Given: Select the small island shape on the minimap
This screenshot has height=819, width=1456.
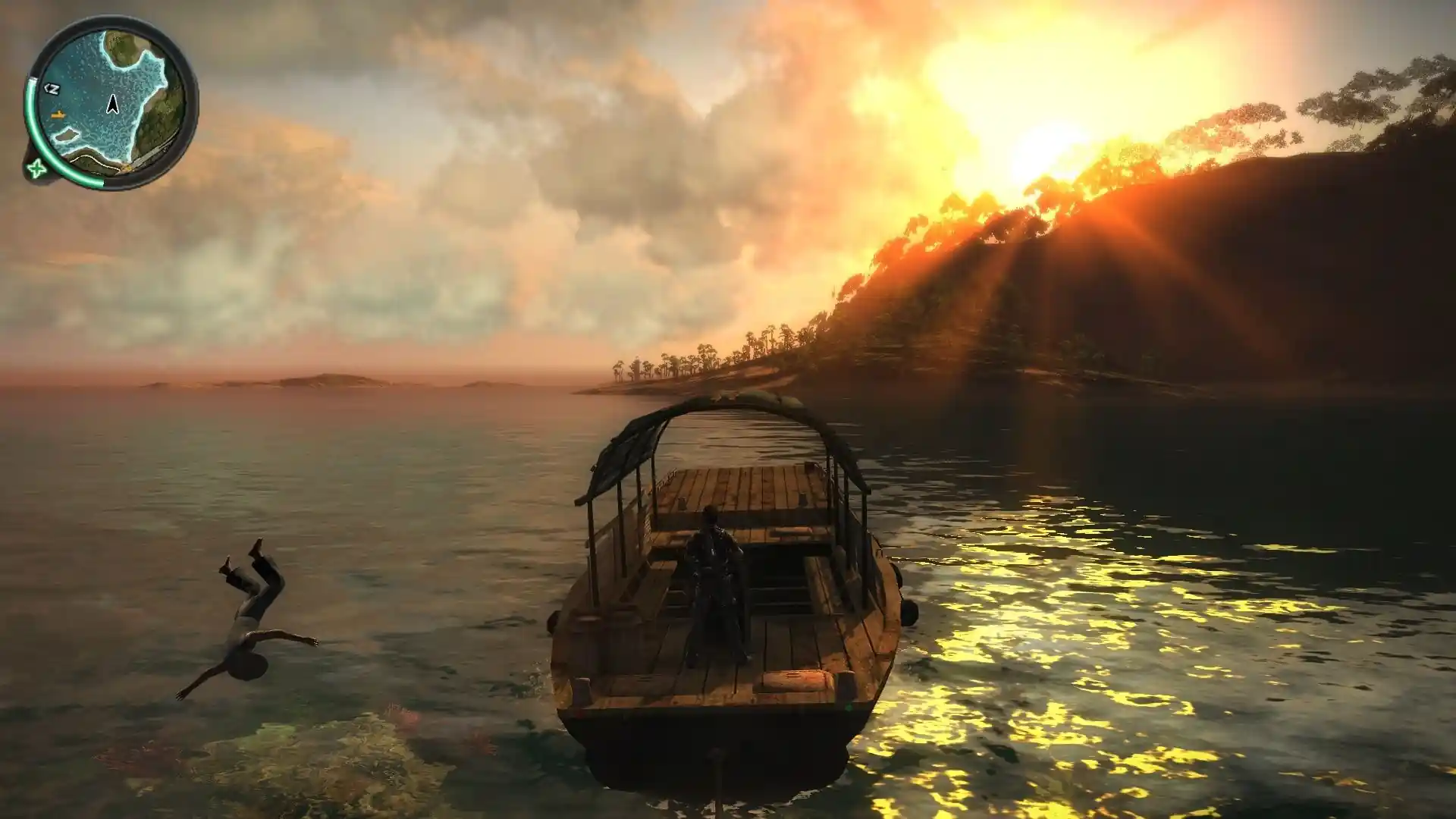Looking at the screenshot, I should tap(66, 135).
